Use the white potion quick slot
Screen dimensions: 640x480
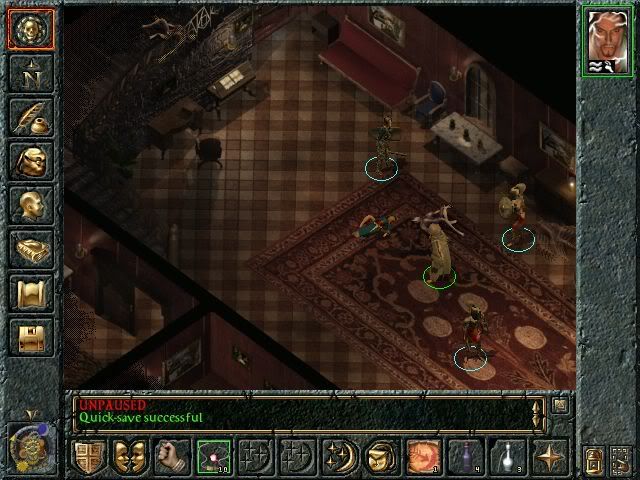pos(507,456)
